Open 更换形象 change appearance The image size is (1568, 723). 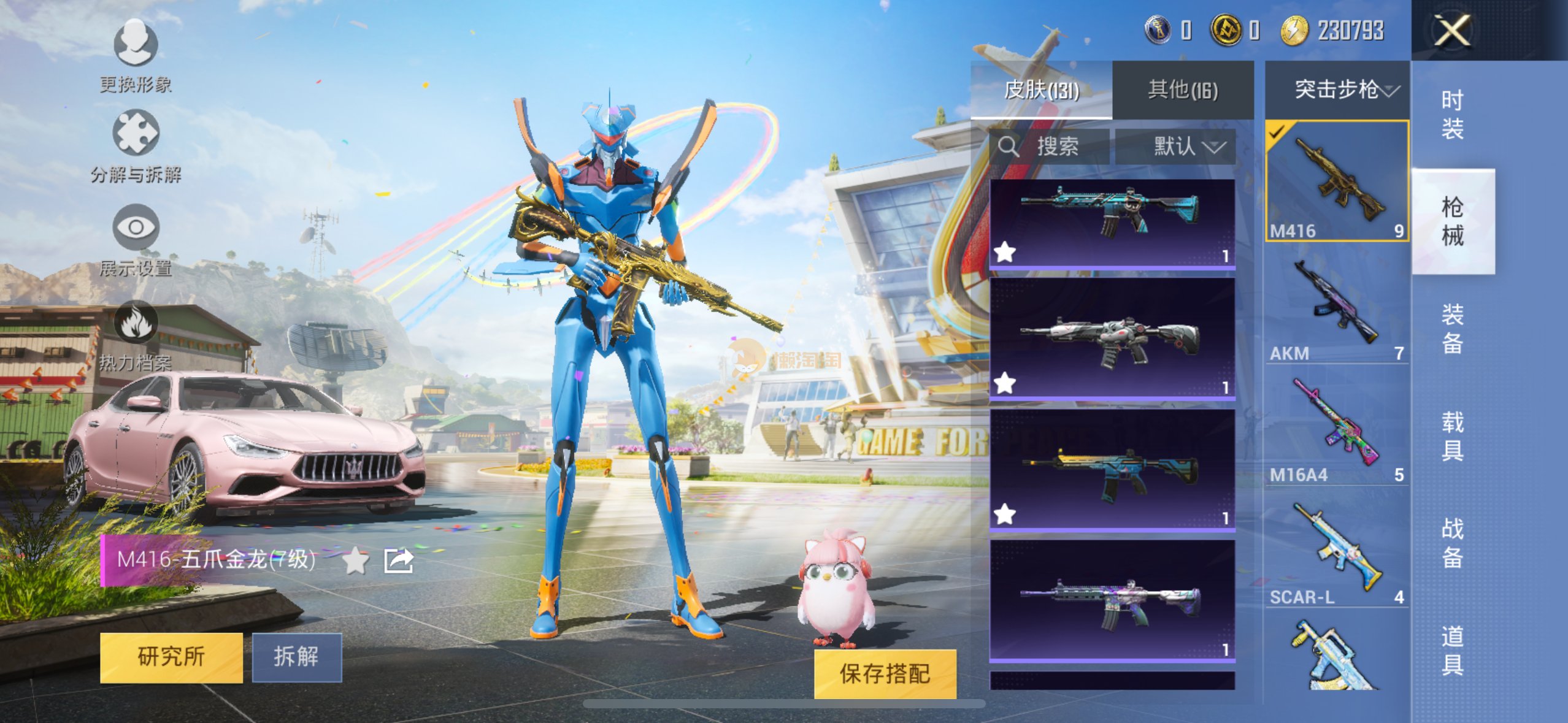[x=136, y=55]
